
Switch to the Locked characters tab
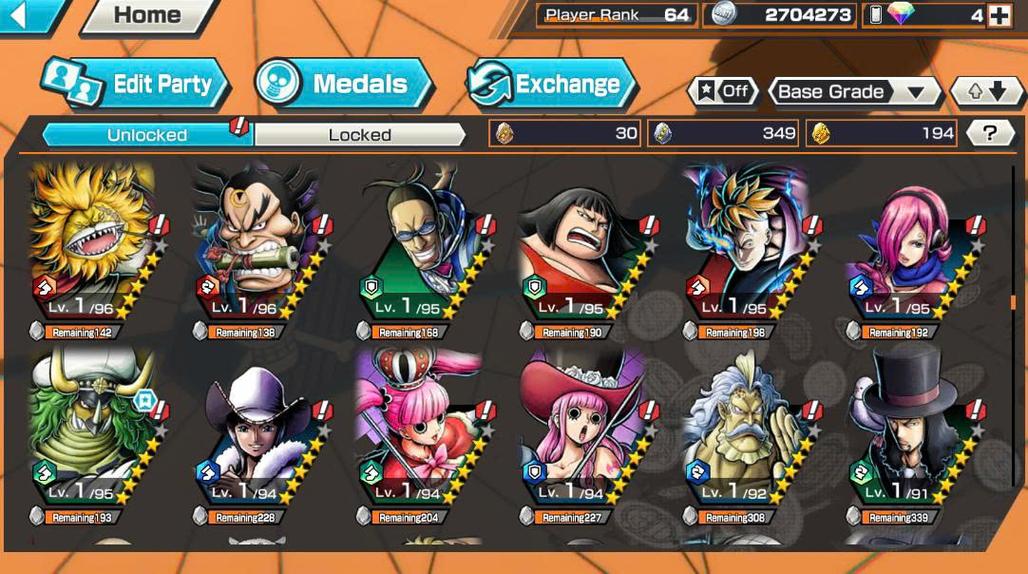pos(359,134)
